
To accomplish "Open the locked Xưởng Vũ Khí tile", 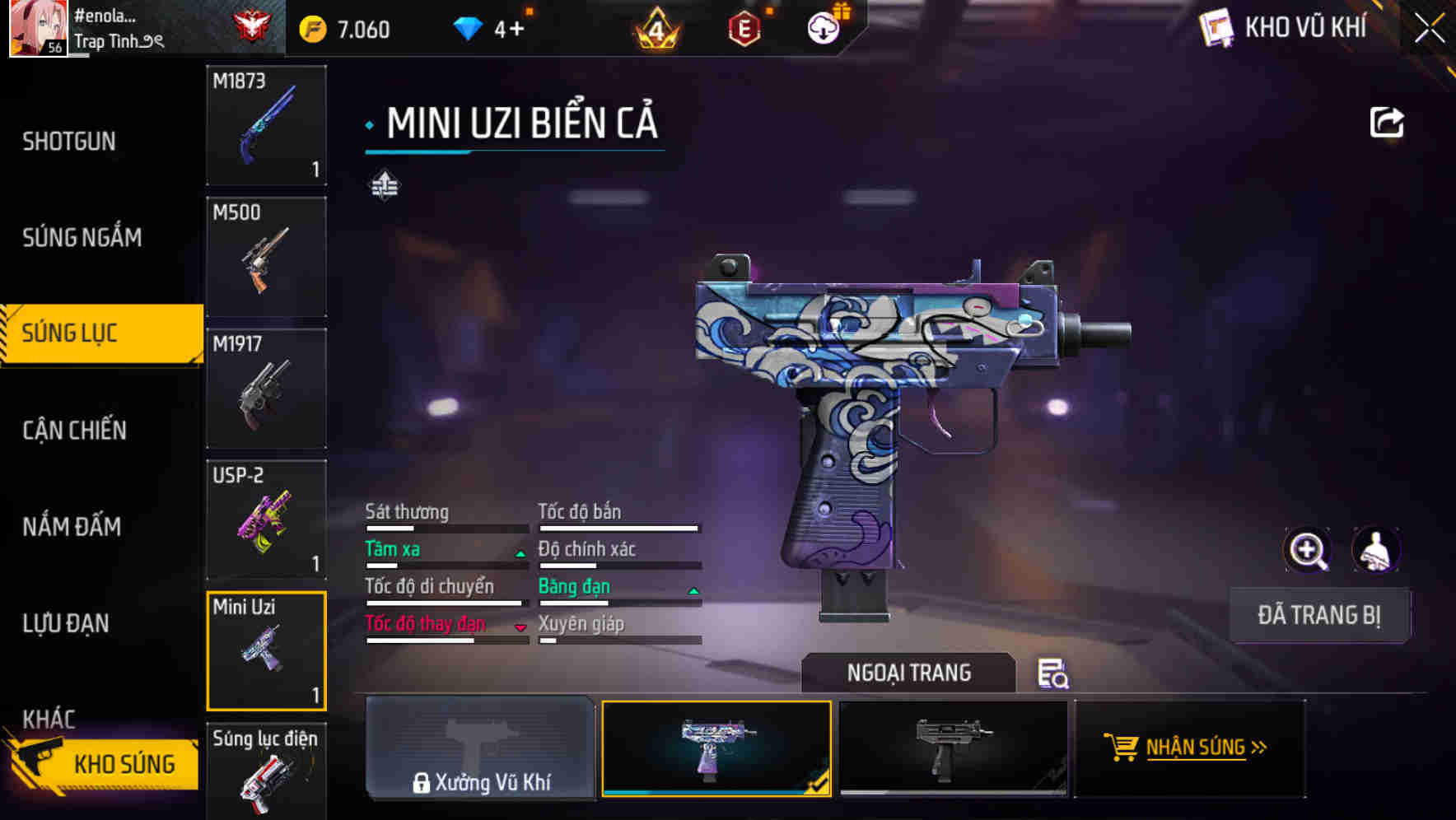I will tap(480, 748).
